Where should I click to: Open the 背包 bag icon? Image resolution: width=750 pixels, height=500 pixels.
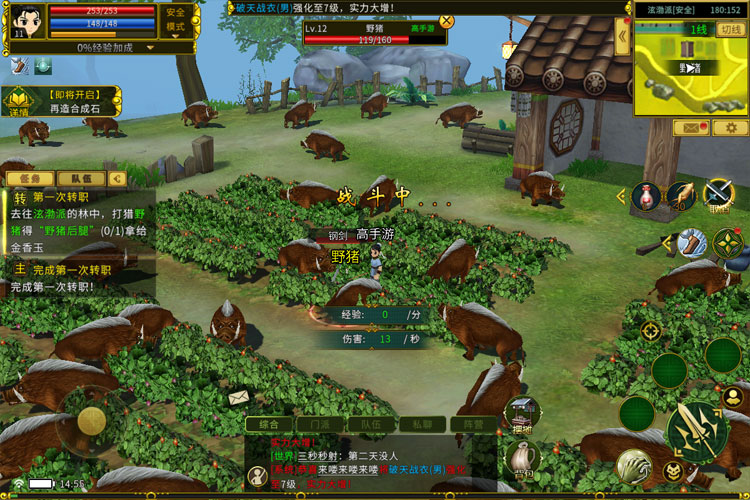pos(521,462)
